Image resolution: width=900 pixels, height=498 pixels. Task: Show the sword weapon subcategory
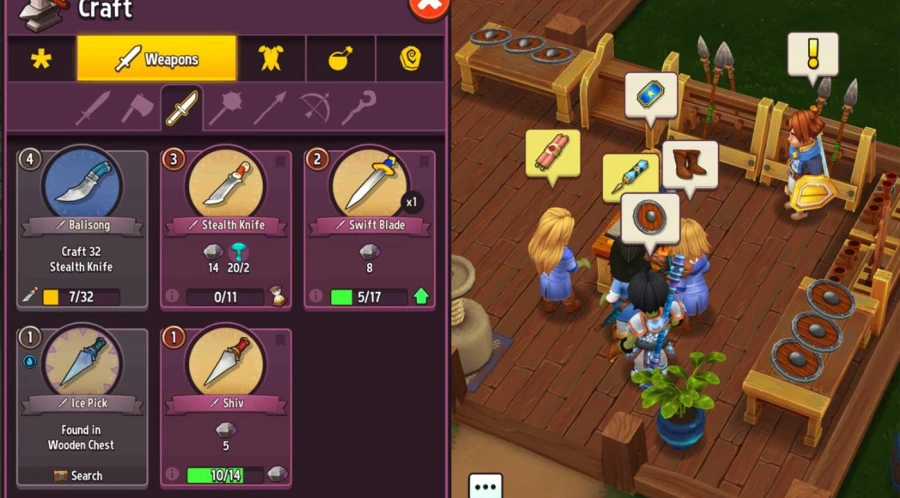tap(93, 108)
